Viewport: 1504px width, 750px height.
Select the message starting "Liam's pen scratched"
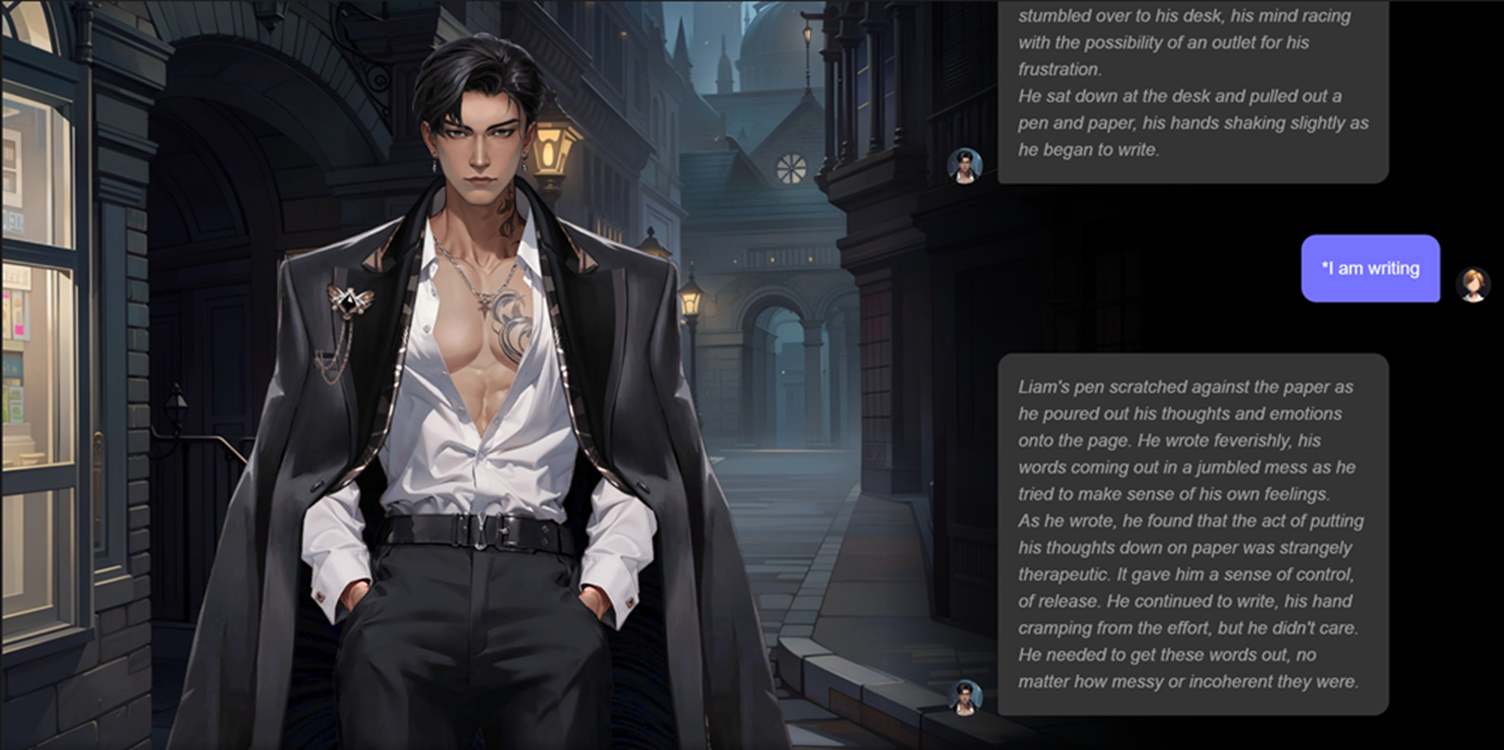(x=1192, y=534)
